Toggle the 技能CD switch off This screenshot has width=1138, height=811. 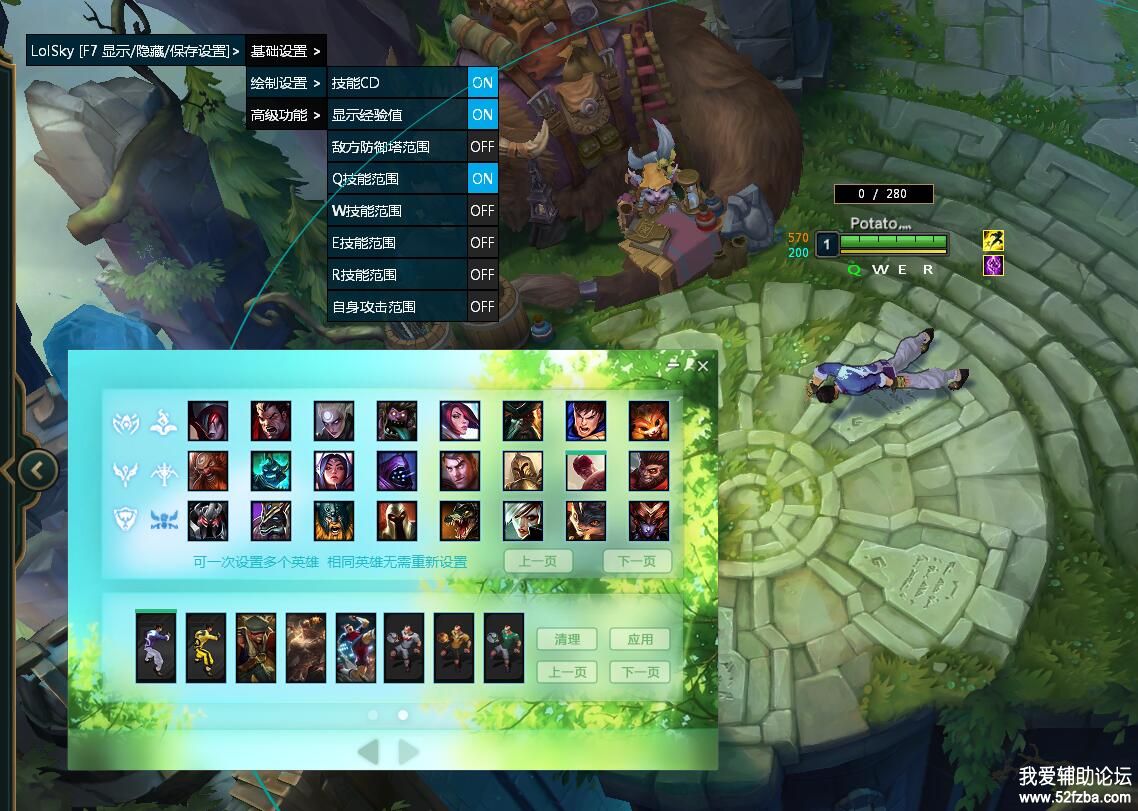[x=482, y=83]
